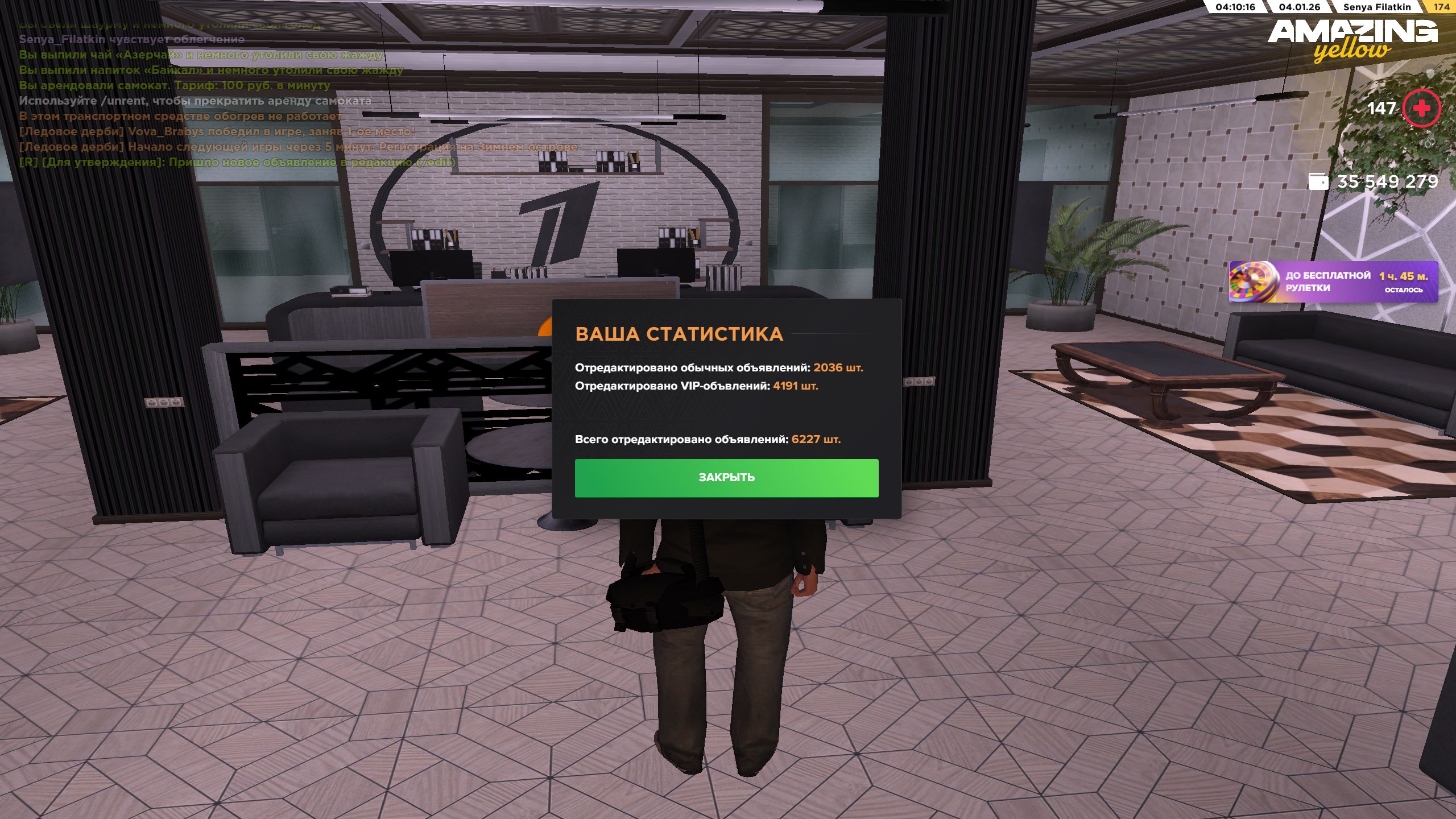
Task: Click the red plus donate button
Action: point(1421,108)
